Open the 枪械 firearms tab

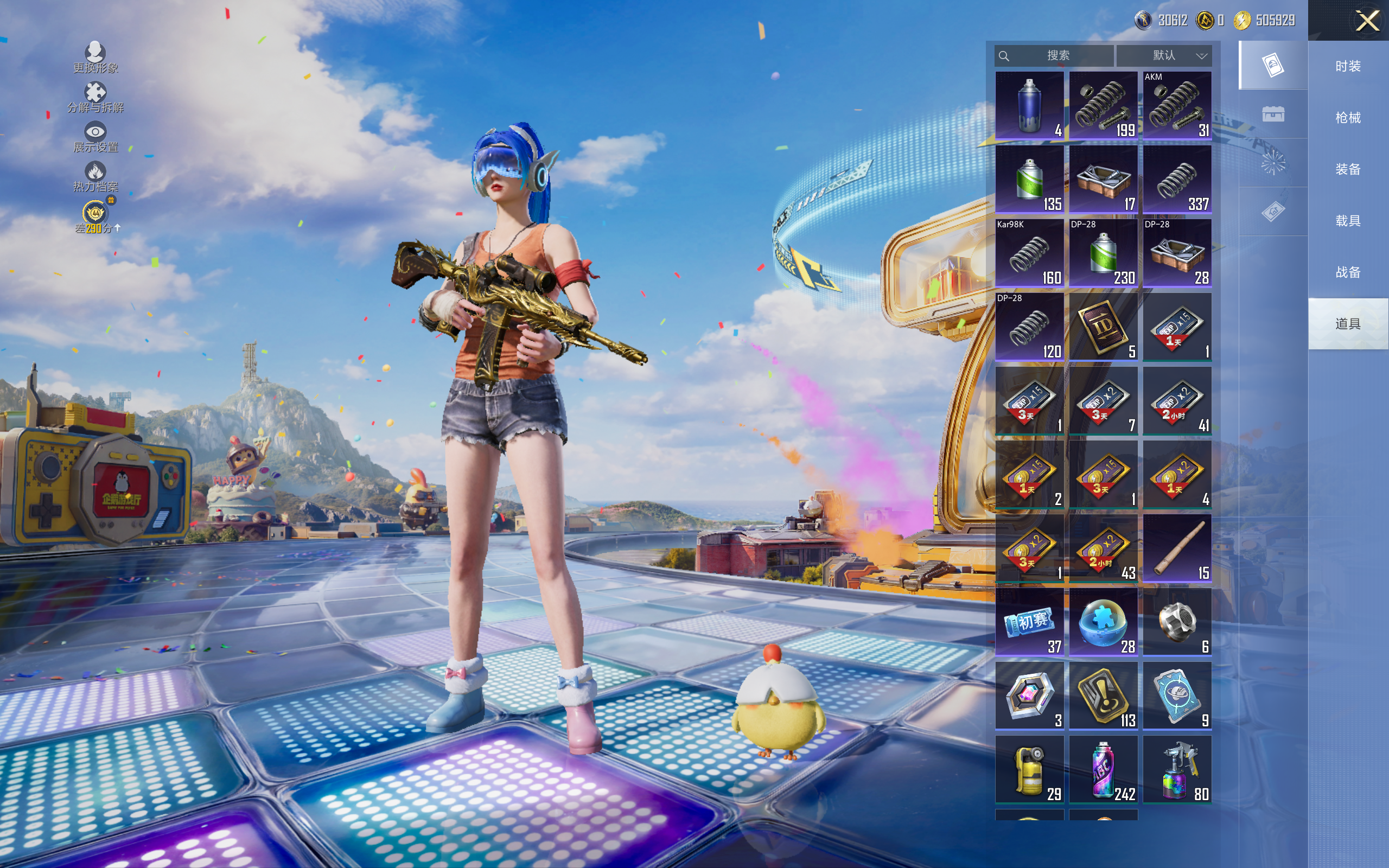(1348, 118)
